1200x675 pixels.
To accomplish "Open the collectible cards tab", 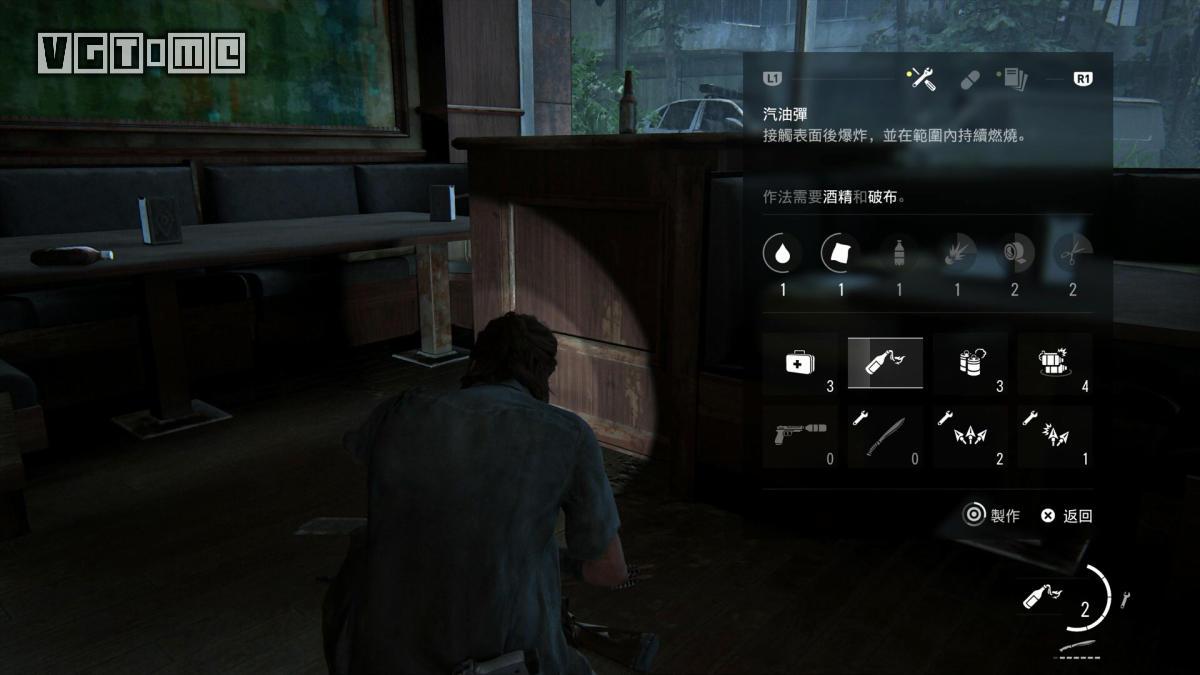I will 1016,79.
